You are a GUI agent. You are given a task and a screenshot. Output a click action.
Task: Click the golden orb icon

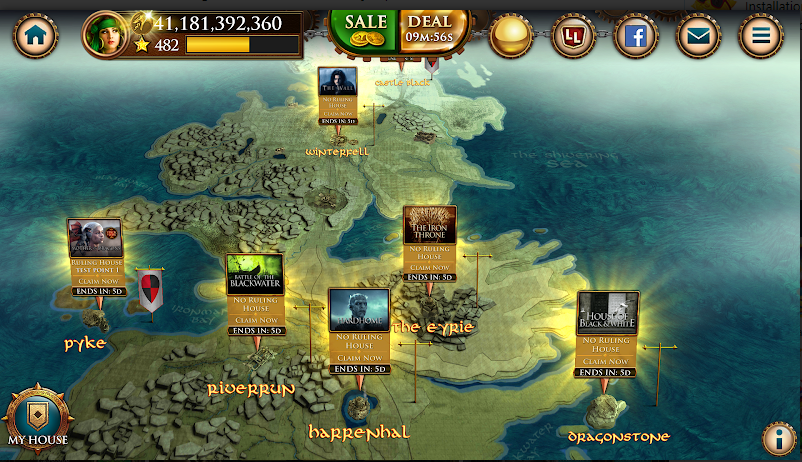tap(513, 36)
